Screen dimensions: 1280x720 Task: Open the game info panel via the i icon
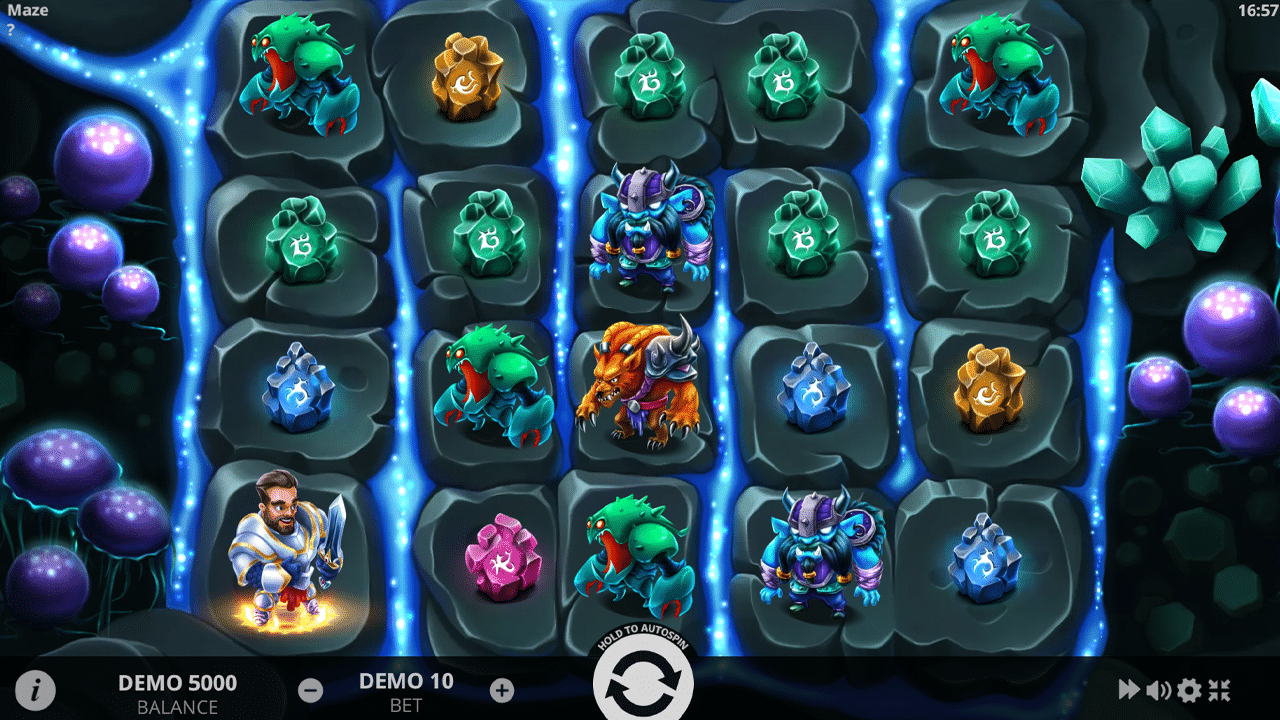tap(35, 688)
